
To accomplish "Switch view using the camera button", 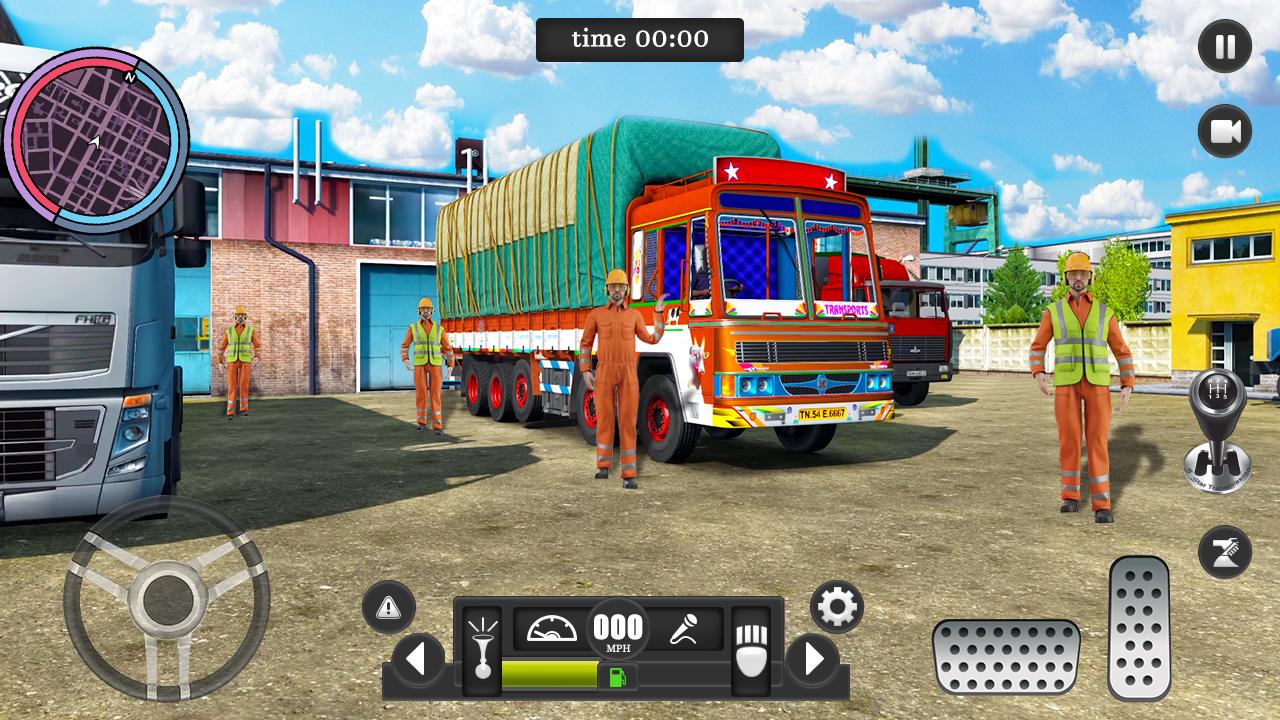I will [1225, 131].
